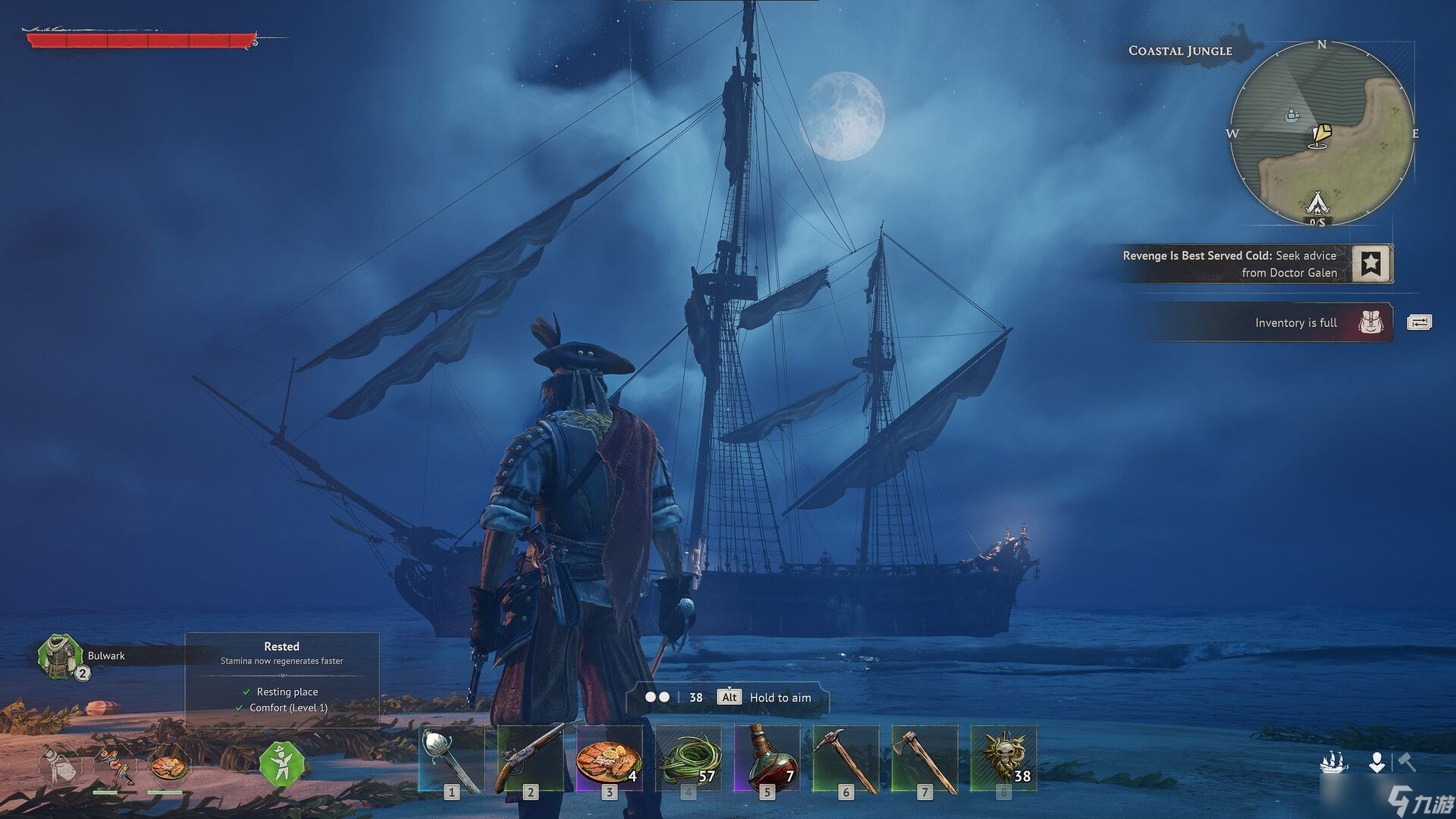The width and height of the screenshot is (1456, 819).
Task: Click the swap arrows icon beside inventory notice
Action: [x=1419, y=322]
